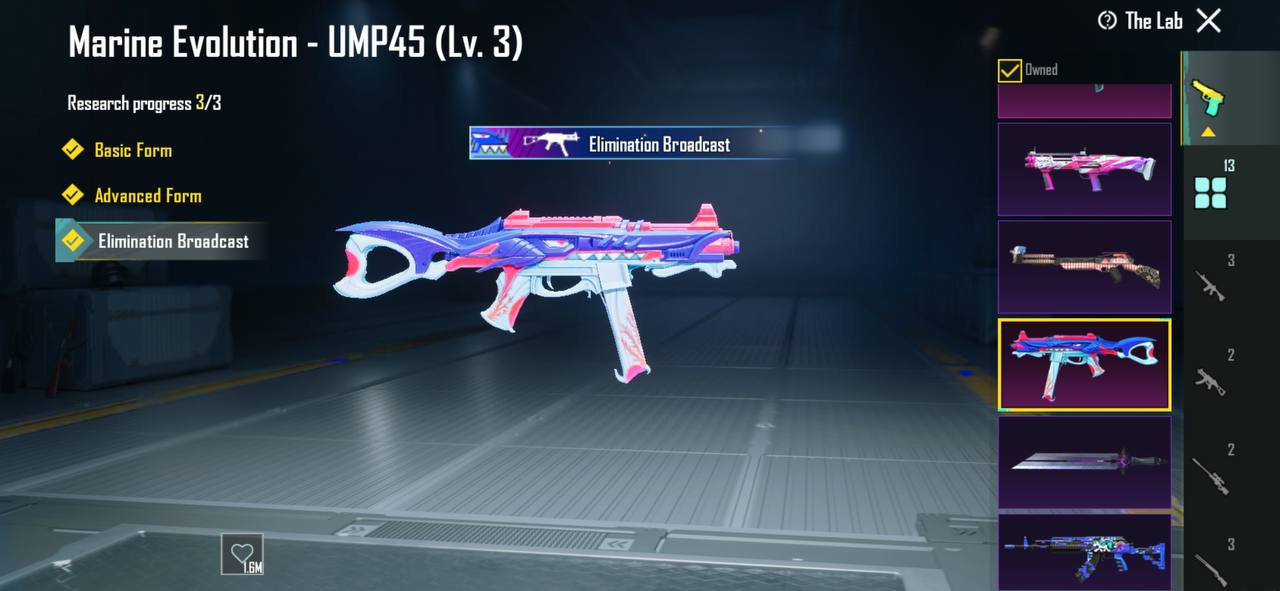Toggle the Owned checkbox filter
This screenshot has height=591, width=1280.
1010,70
